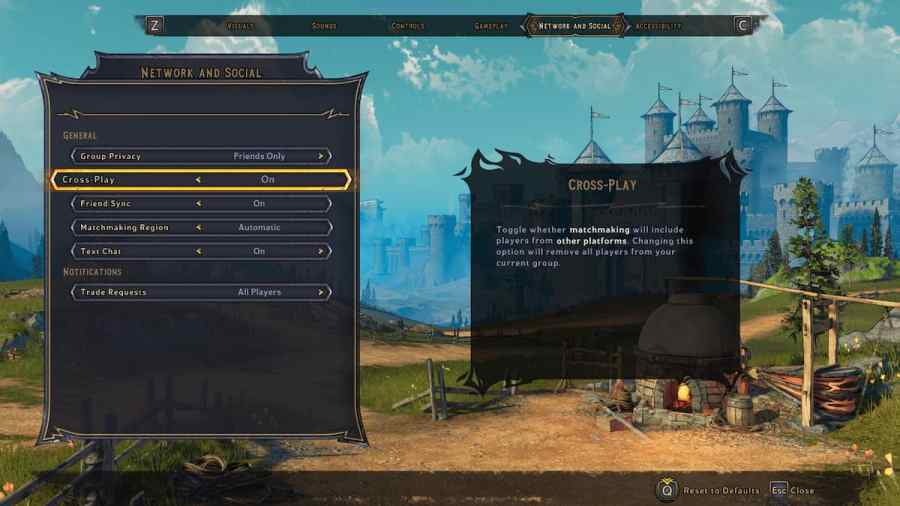Select the Gameplay tab
Viewport: 900px width, 506px height.
(x=492, y=26)
